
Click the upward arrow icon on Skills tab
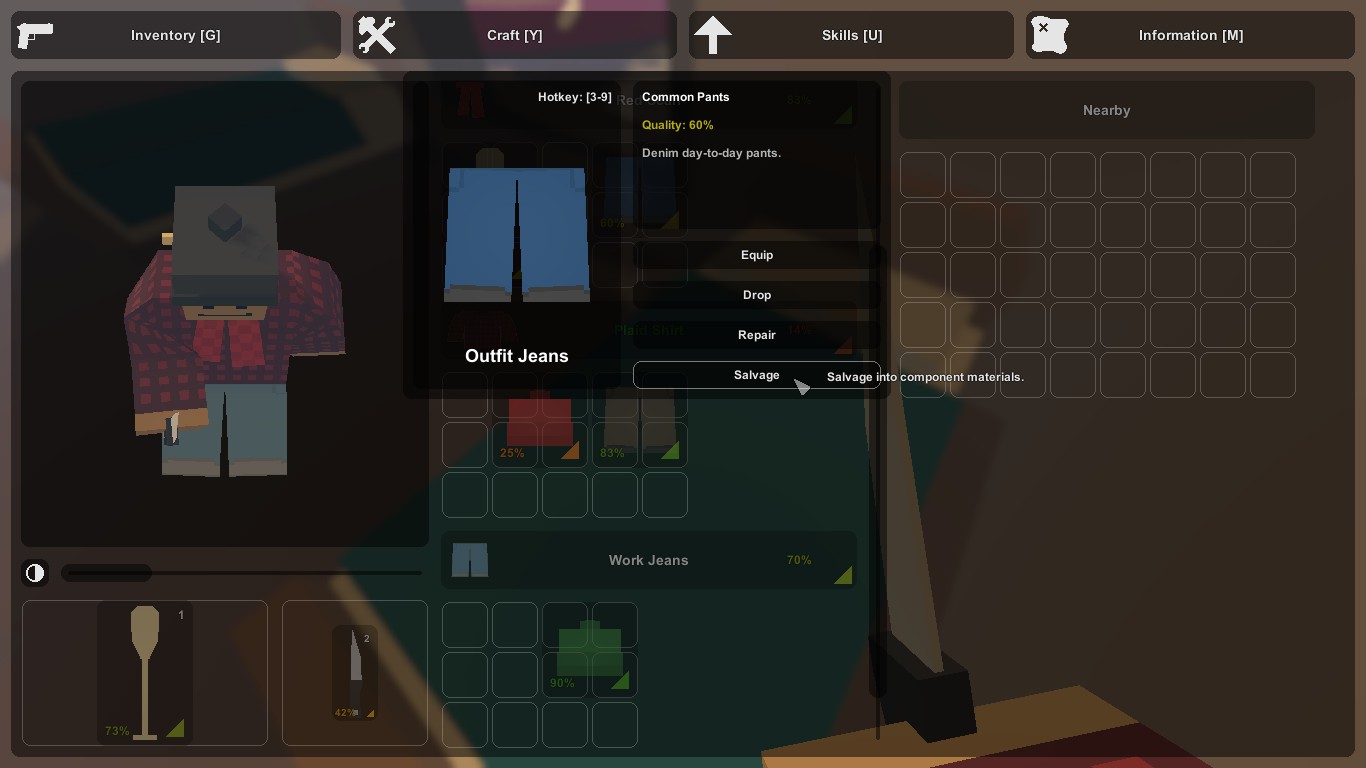[x=713, y=35]
